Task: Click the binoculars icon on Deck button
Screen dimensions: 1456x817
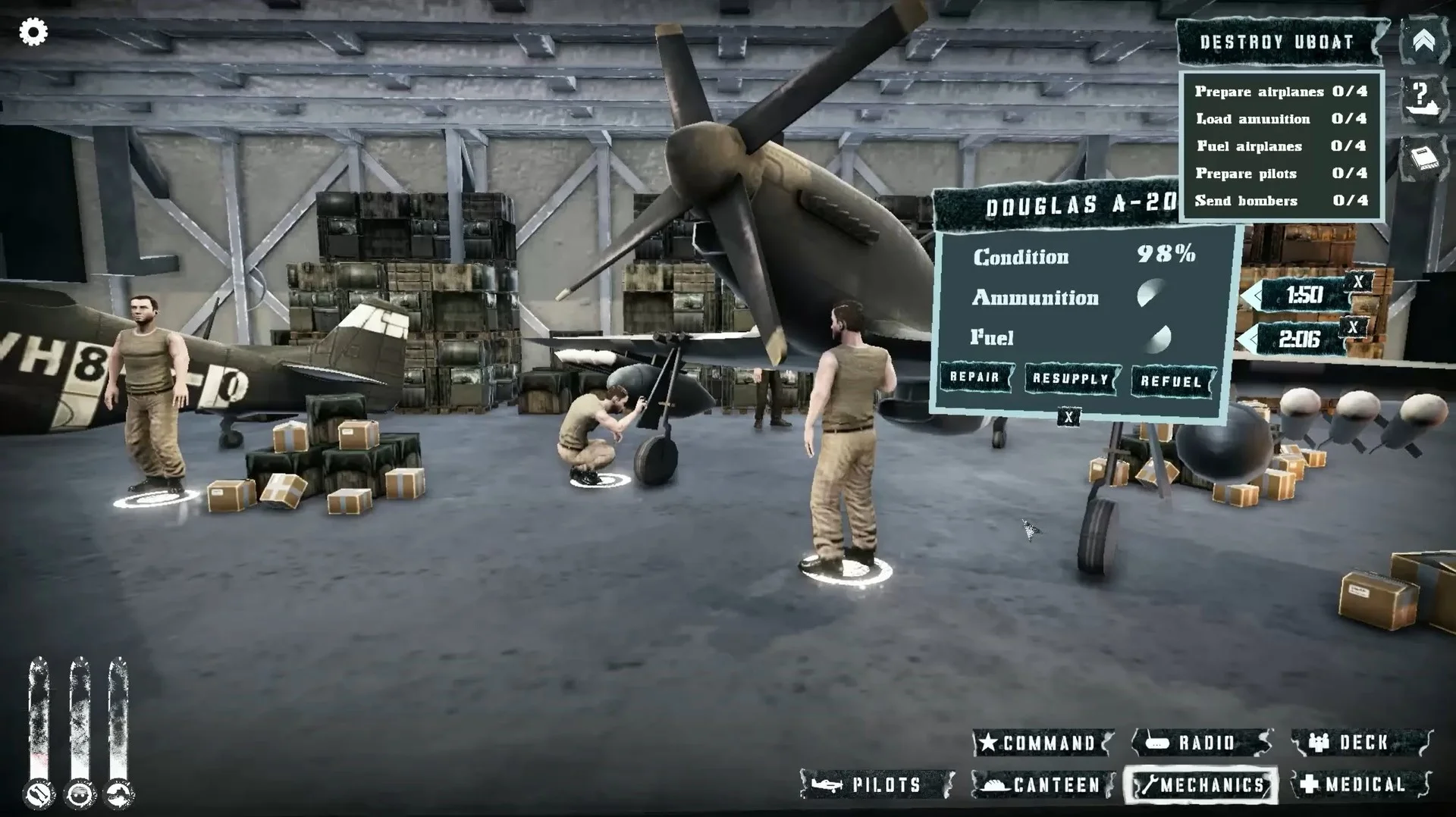Action: pos(1317,742)
